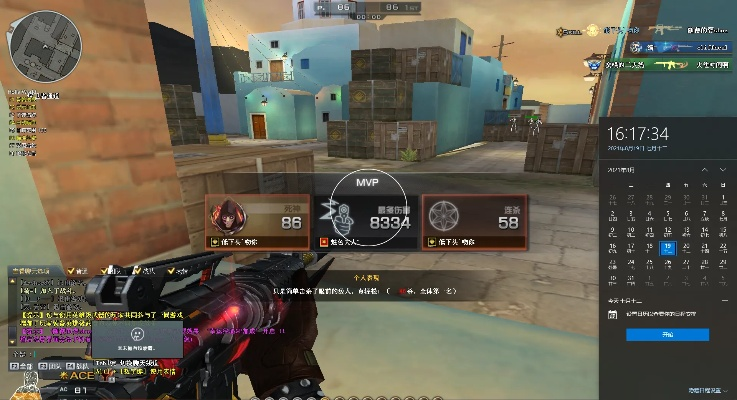Viewport: 737px width, 400px height.
Task: Select the highlighted day 19 in calendar
Action: point(668,246)
